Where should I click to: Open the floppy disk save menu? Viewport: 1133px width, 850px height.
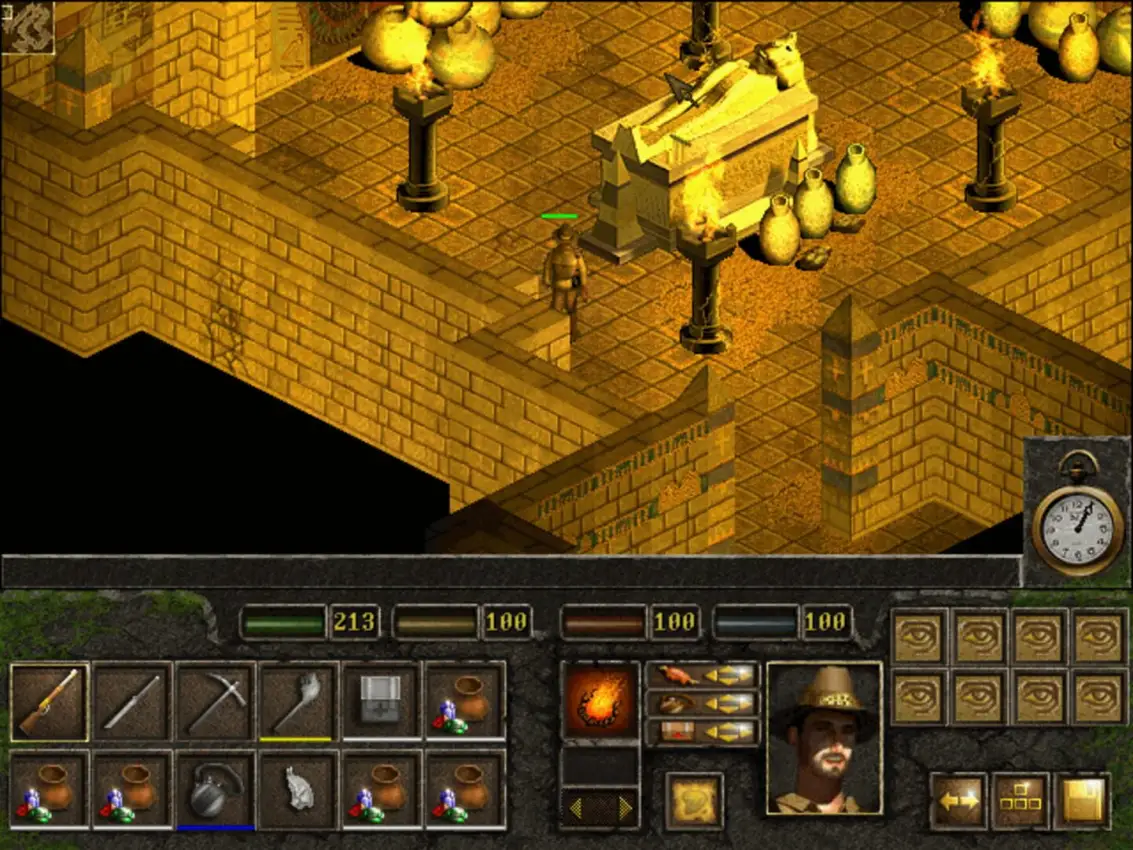click(1082, 800)
